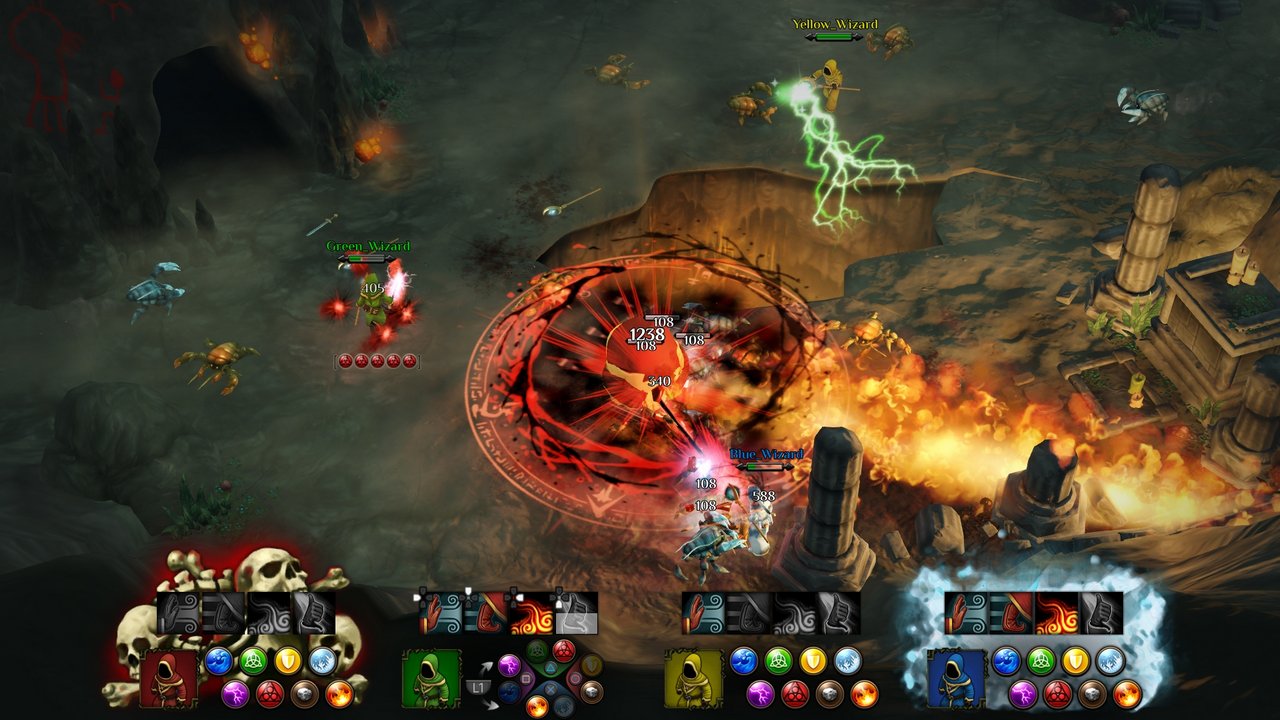Click the row of red orbs below Green_Wizard

(376, 359)
